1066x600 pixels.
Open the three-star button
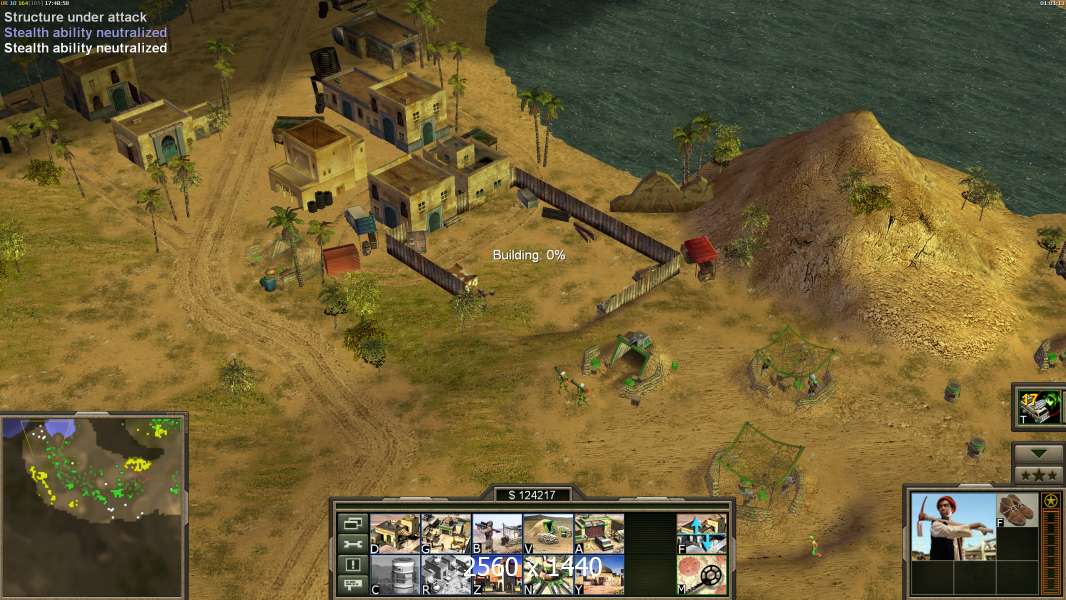[x=1038, y=475]
